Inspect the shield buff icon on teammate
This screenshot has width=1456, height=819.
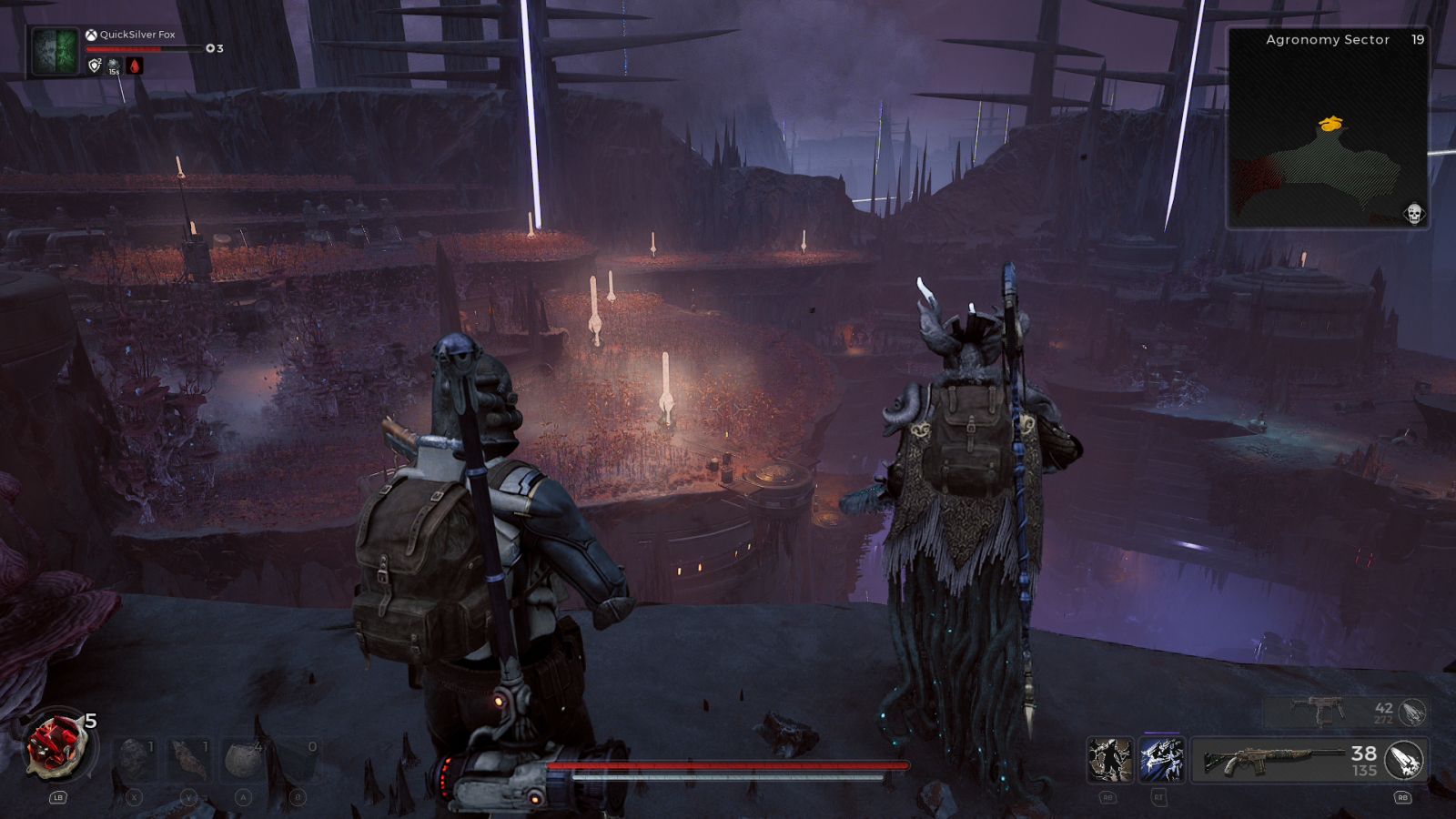tap(95, 66)
